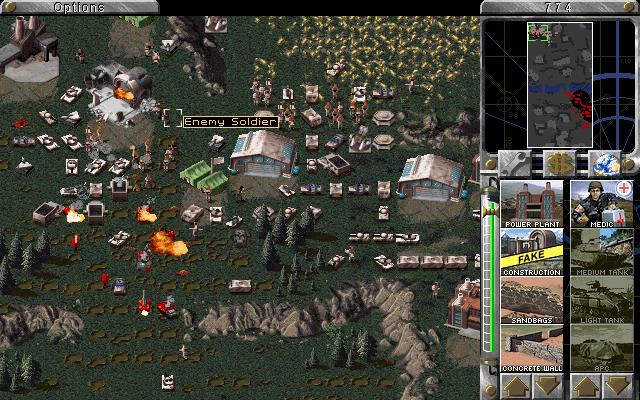Train a Medic

[603, 203]
